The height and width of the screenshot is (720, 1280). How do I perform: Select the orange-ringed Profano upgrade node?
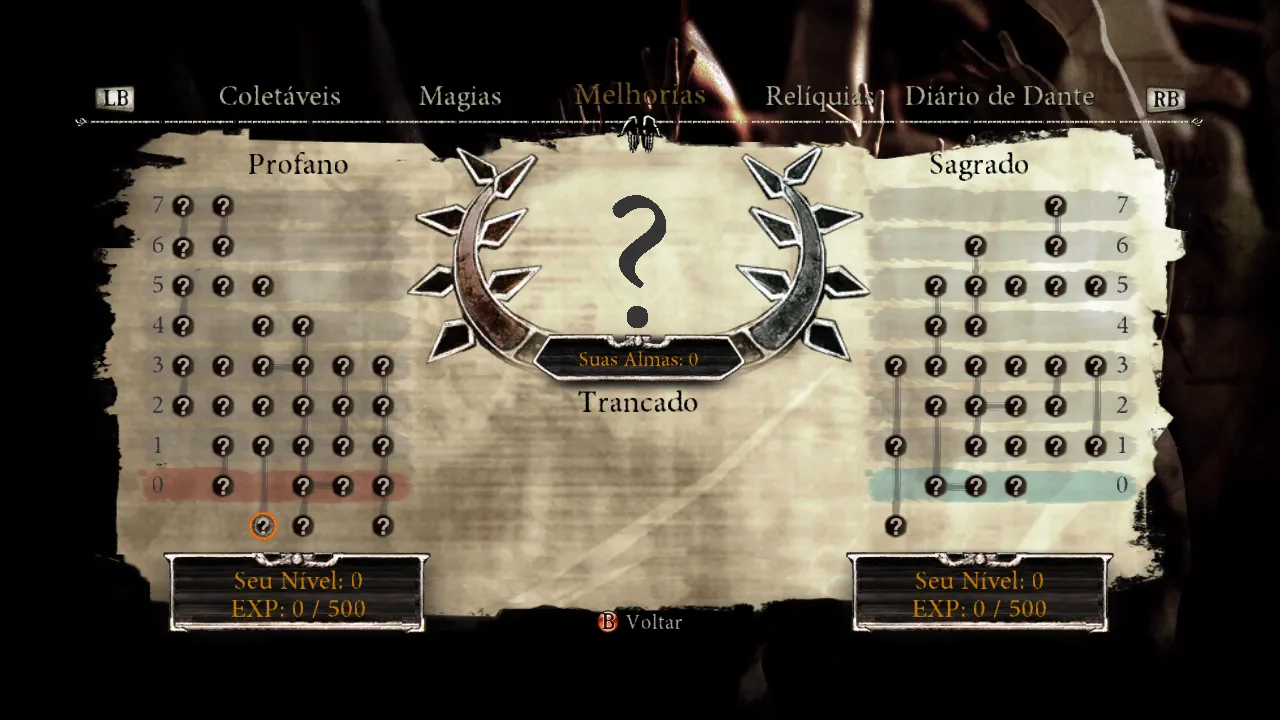263,526
